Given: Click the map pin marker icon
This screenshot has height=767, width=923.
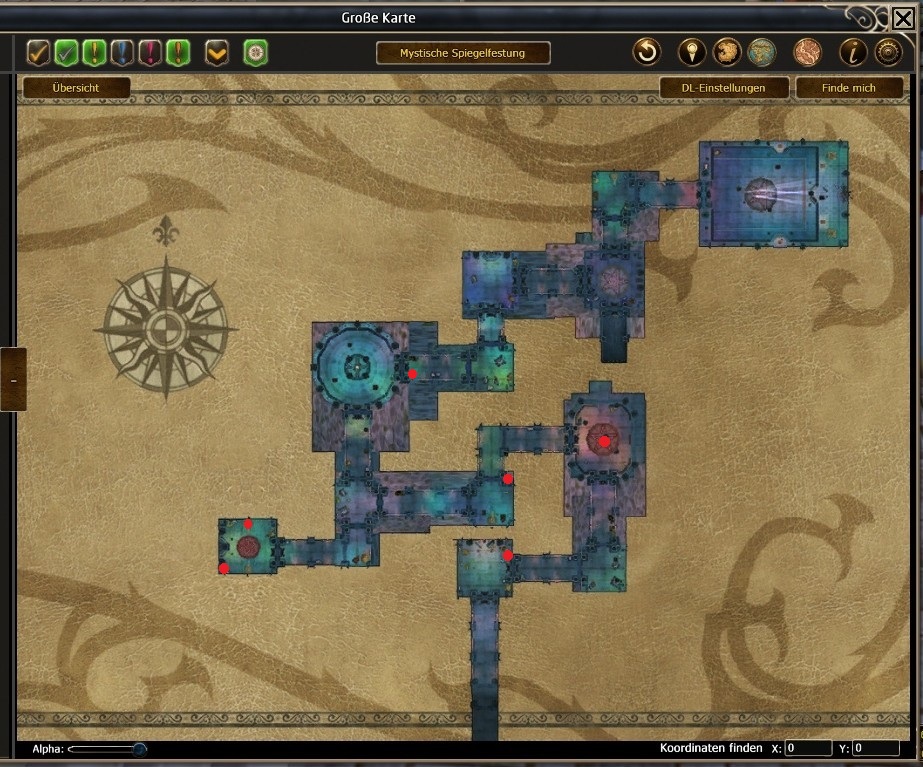Looking at the screenshot, I should coord(692,52).
